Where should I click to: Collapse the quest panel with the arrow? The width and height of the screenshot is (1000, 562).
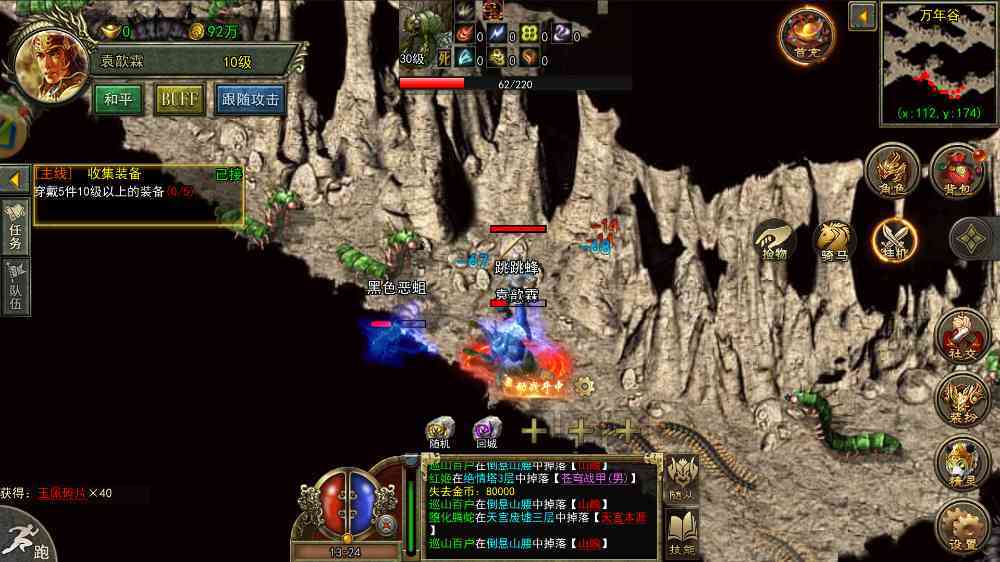point(15,179)
